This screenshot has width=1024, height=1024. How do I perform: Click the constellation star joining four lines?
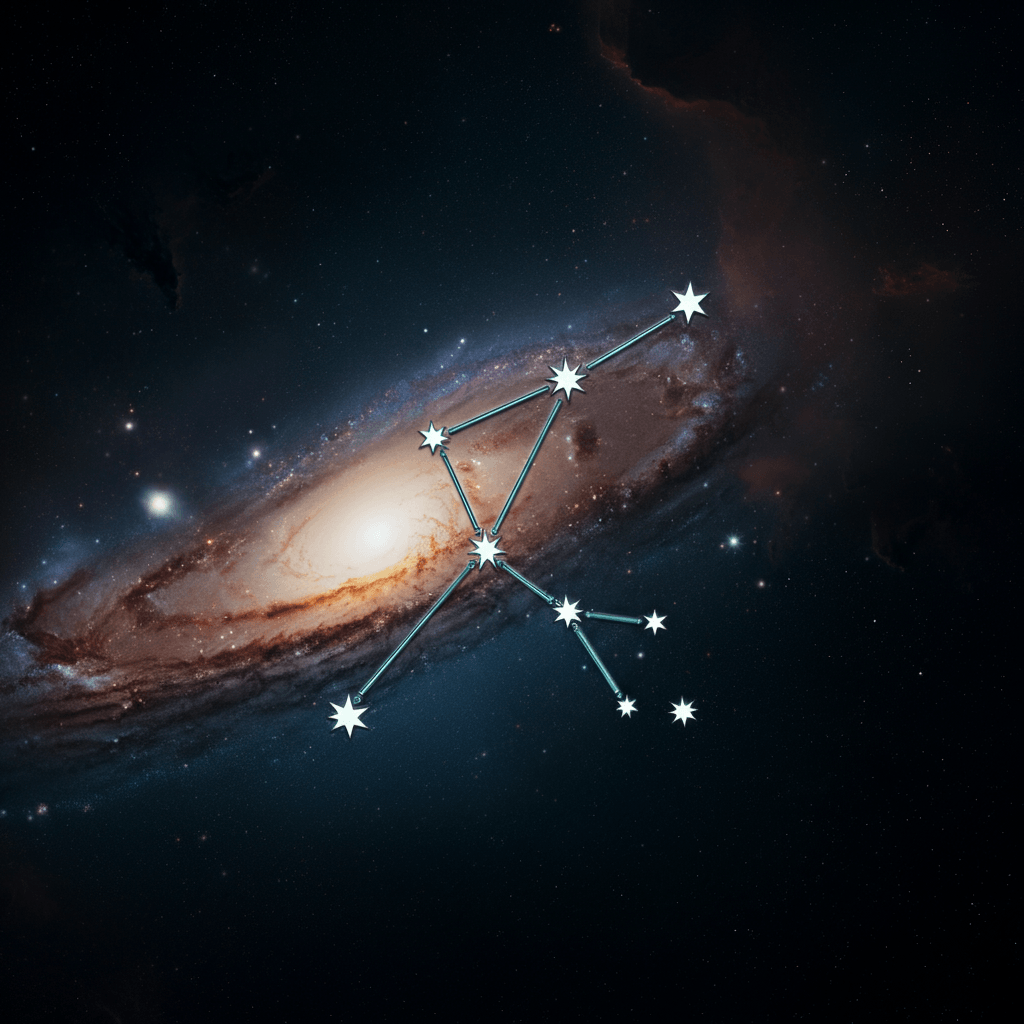point(487,549)
